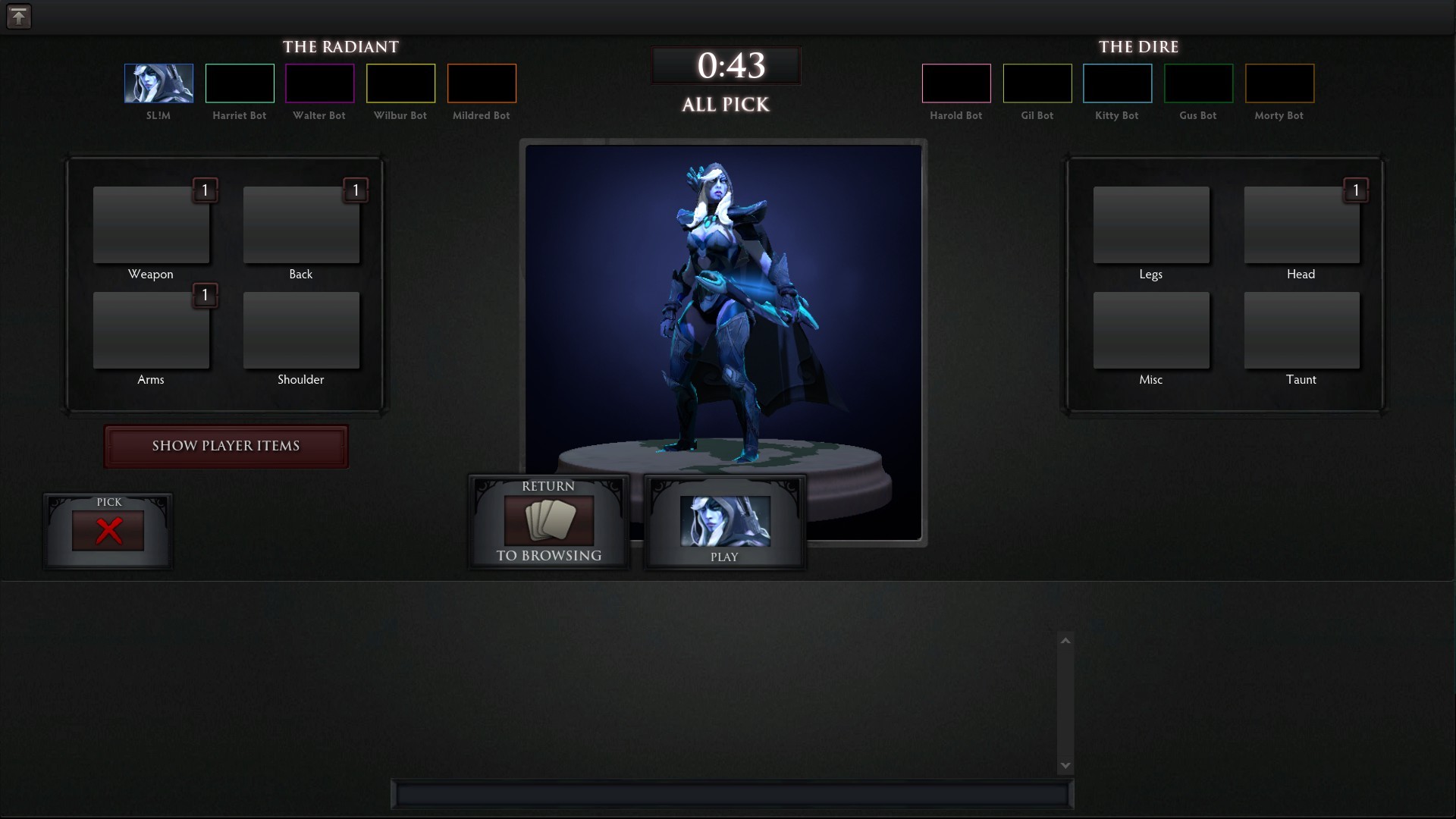Open the Weapon item slot
1456x819 pixels.
[150, 225]
